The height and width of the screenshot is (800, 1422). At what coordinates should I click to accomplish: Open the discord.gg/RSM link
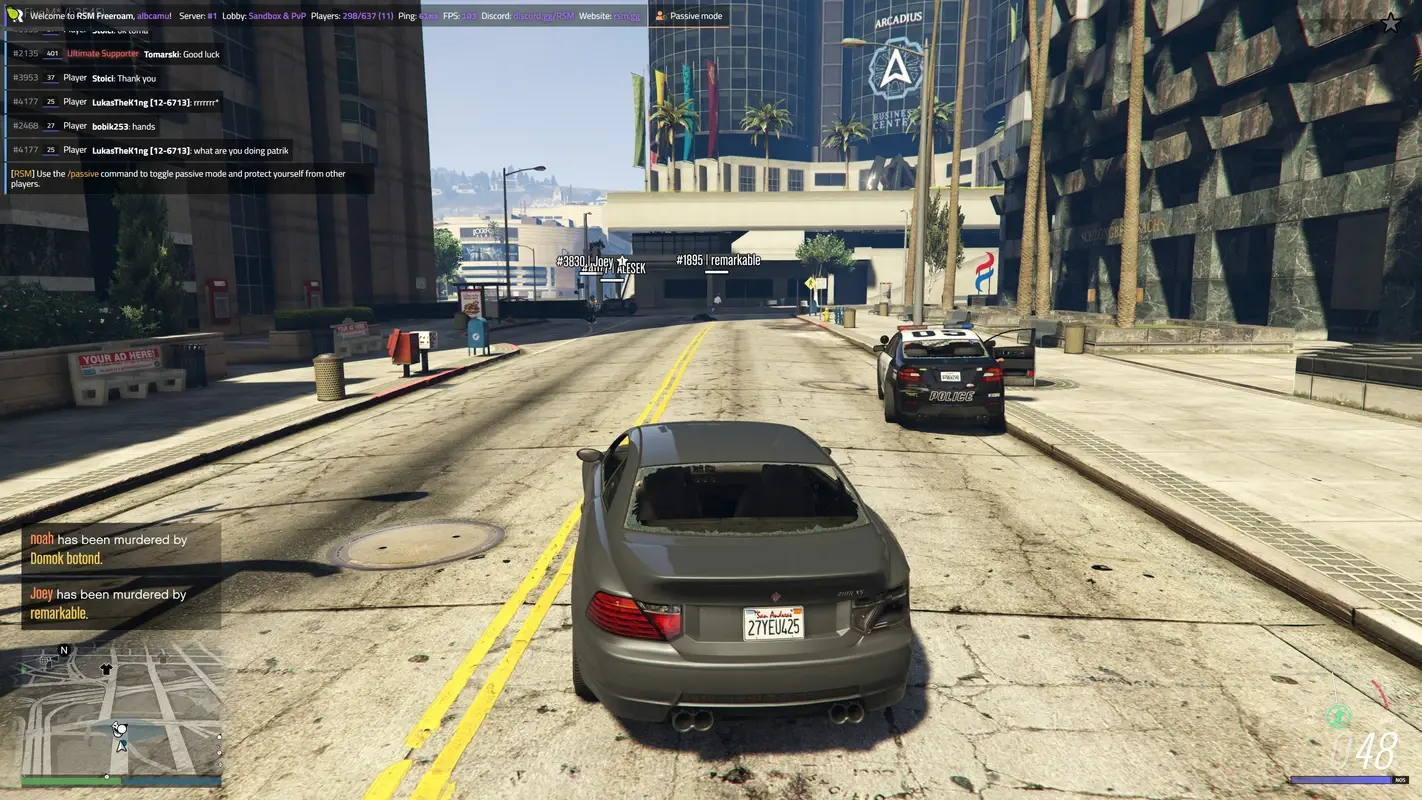click(x=543, y=15)
